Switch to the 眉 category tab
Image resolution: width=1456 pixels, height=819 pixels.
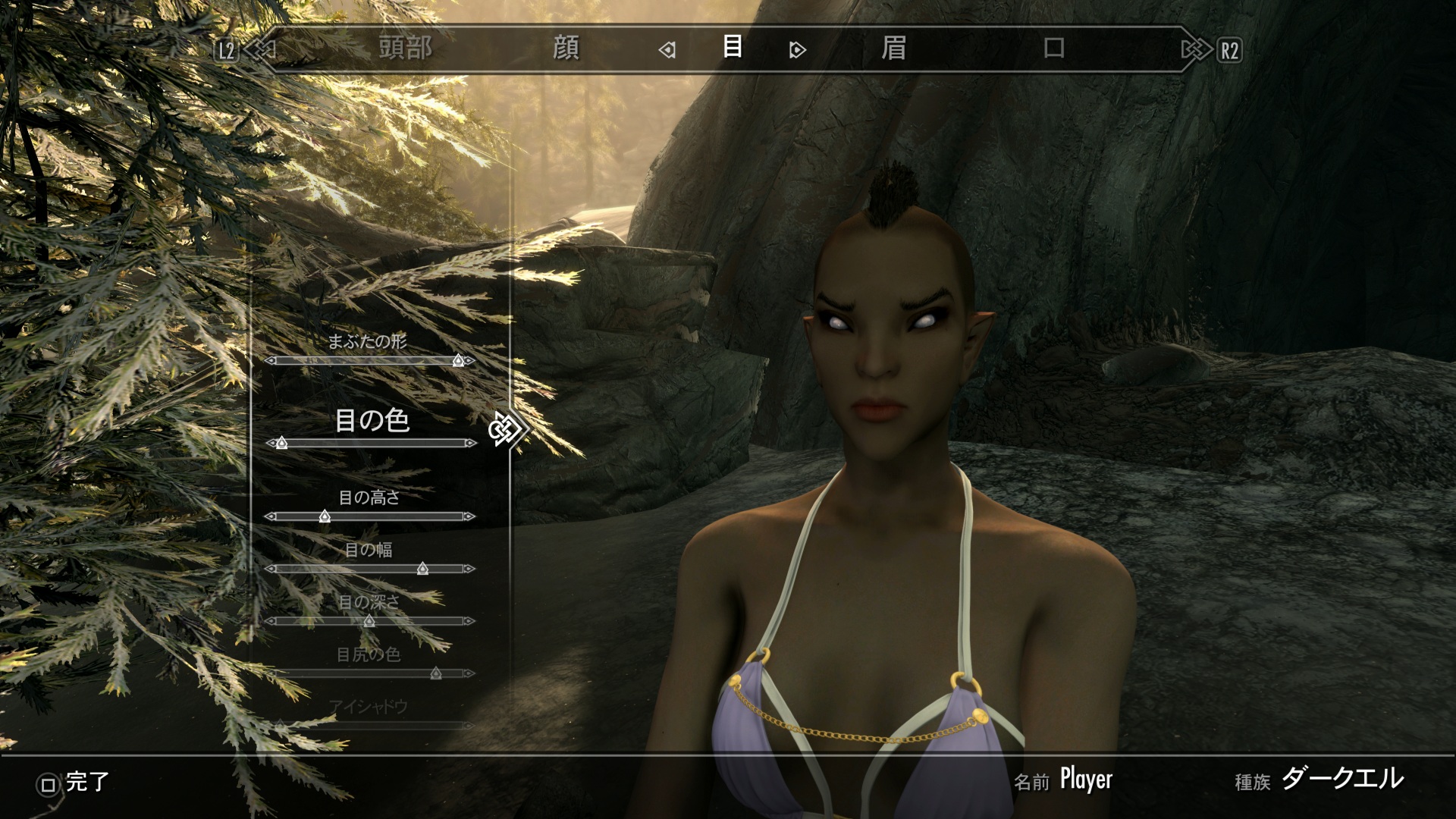pyautogui.click(x=893, y=49)
